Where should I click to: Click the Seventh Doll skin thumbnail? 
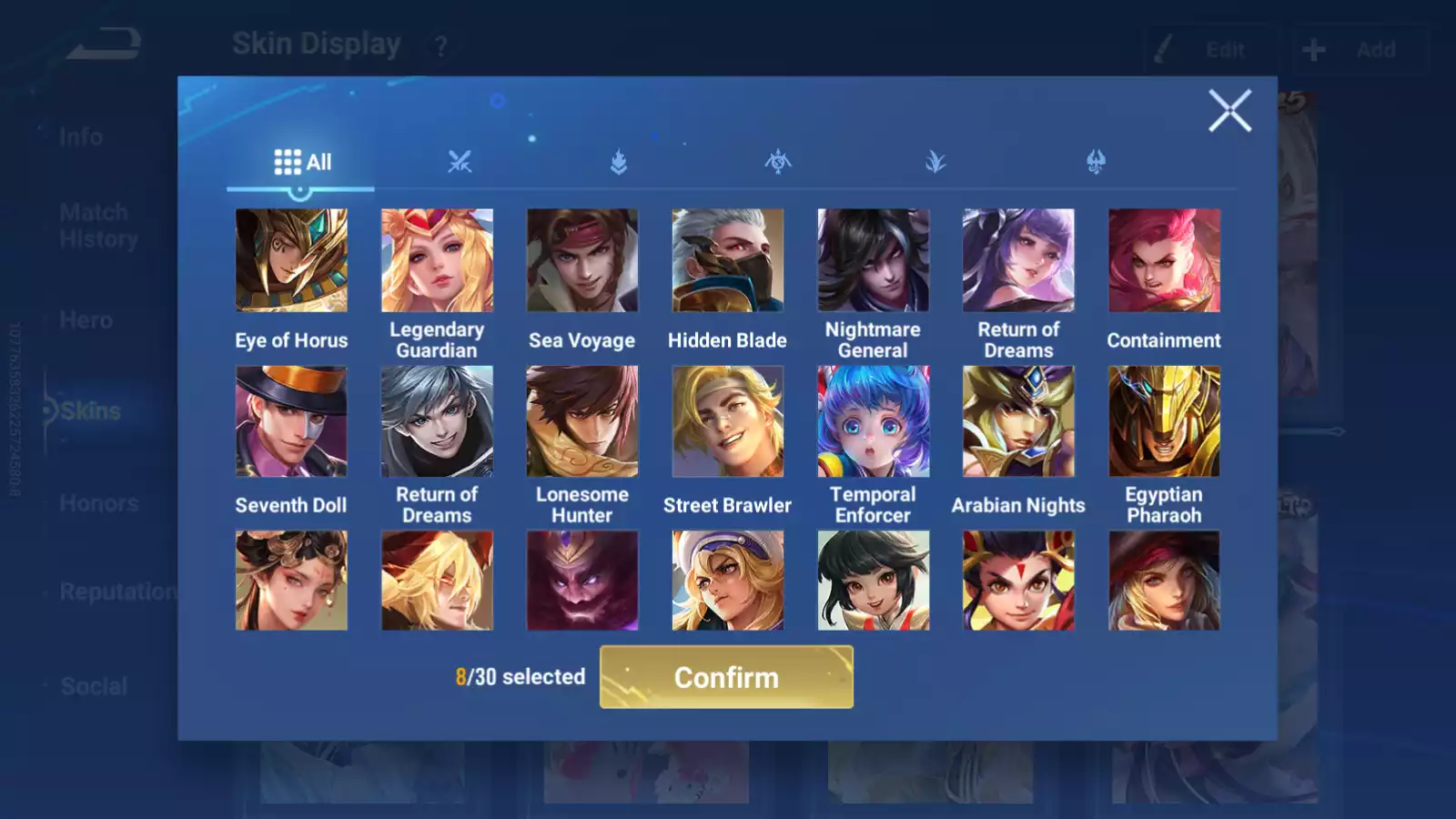click(291, 420)
